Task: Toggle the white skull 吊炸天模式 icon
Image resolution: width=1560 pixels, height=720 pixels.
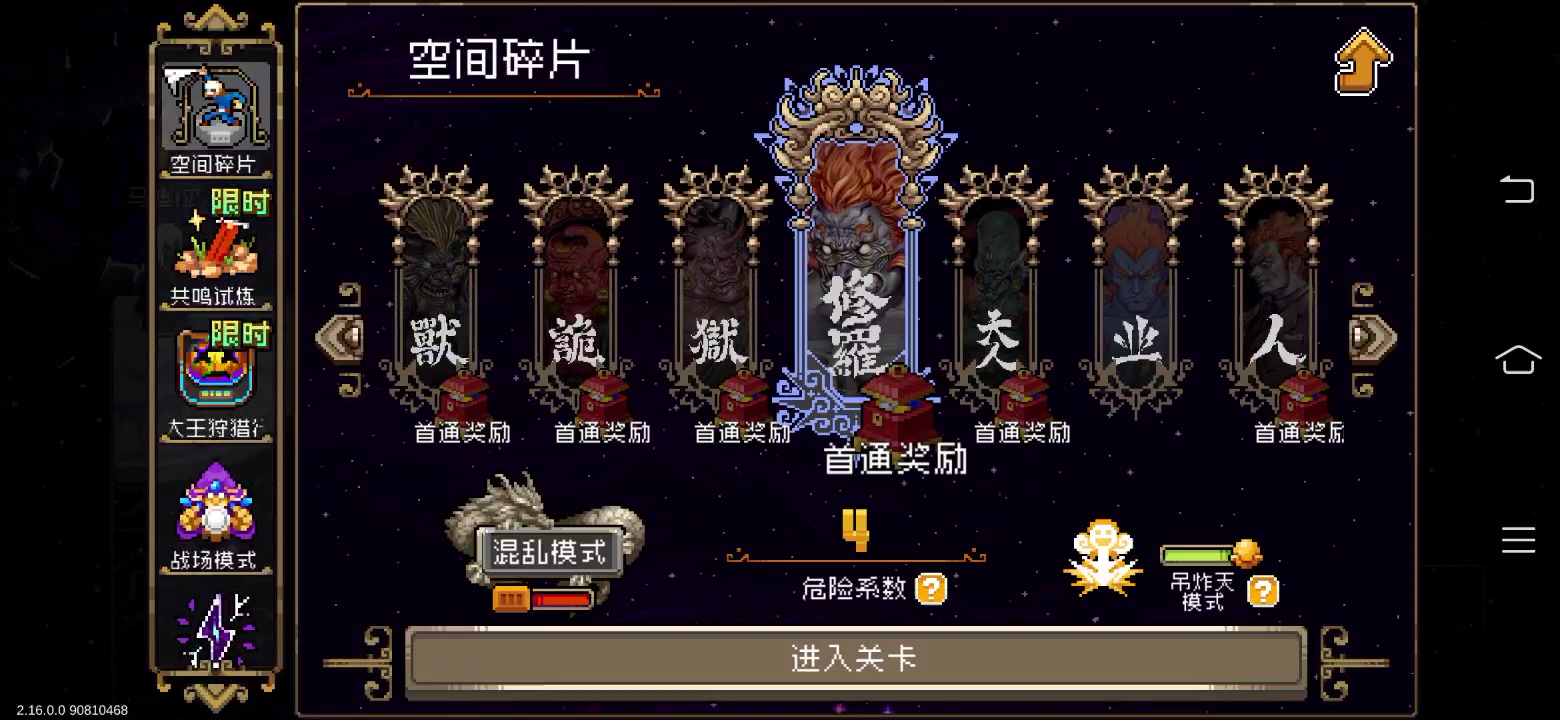Action: (1103, 557)
